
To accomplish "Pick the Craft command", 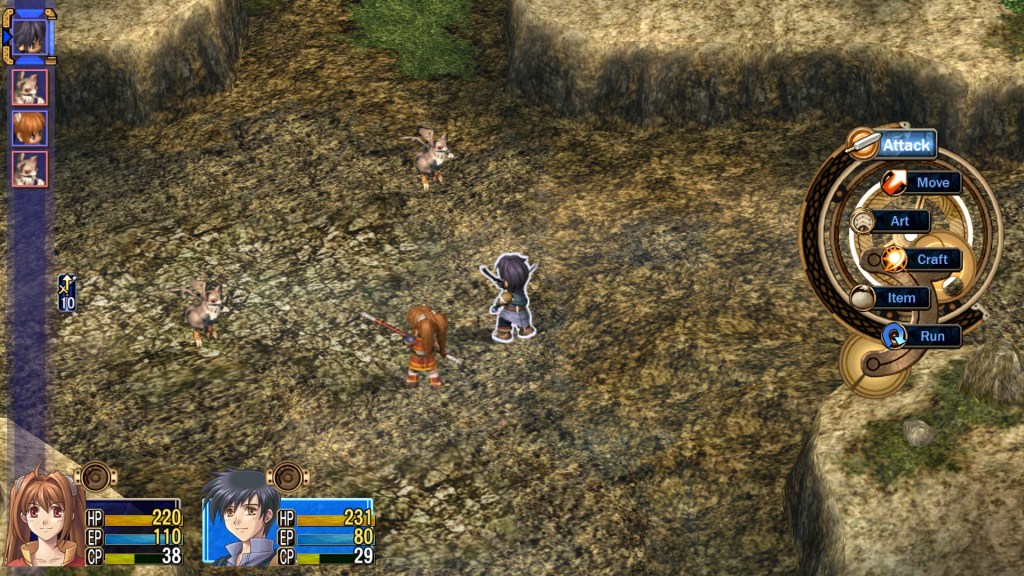I will tap(930, 260).
